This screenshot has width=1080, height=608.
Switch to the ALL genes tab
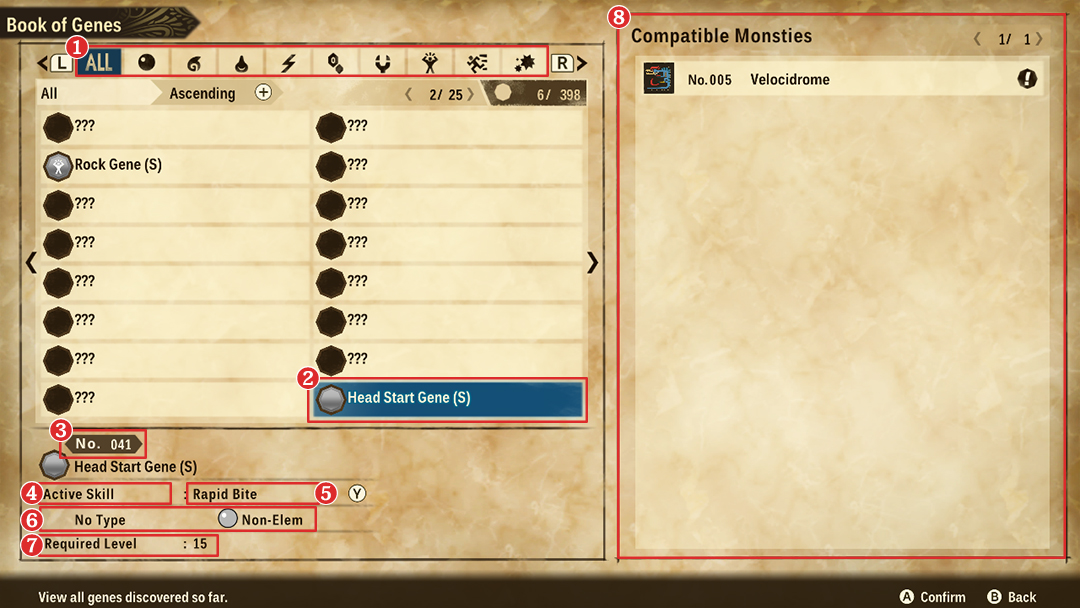tap(99, 63)
